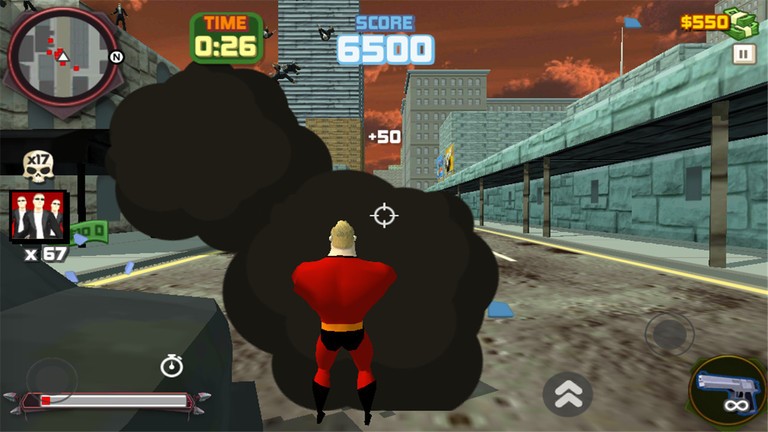768x432 pixels.
Task: Tap the green cash stack icon
Action: tap(743, 22)
